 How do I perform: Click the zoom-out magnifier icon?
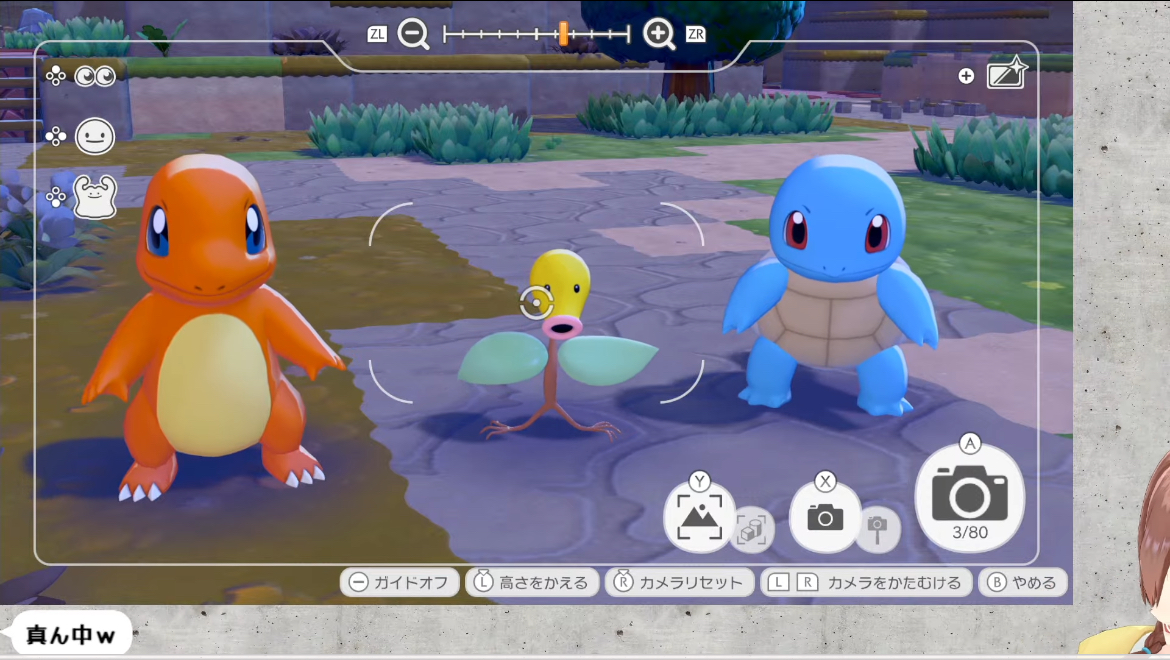click(x=413, y=34)
